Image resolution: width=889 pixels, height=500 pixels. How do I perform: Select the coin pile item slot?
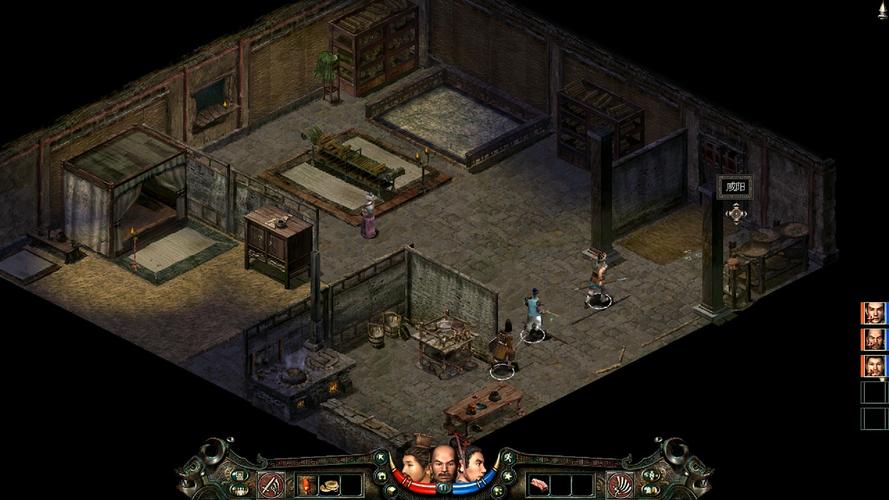coord(331,486)
